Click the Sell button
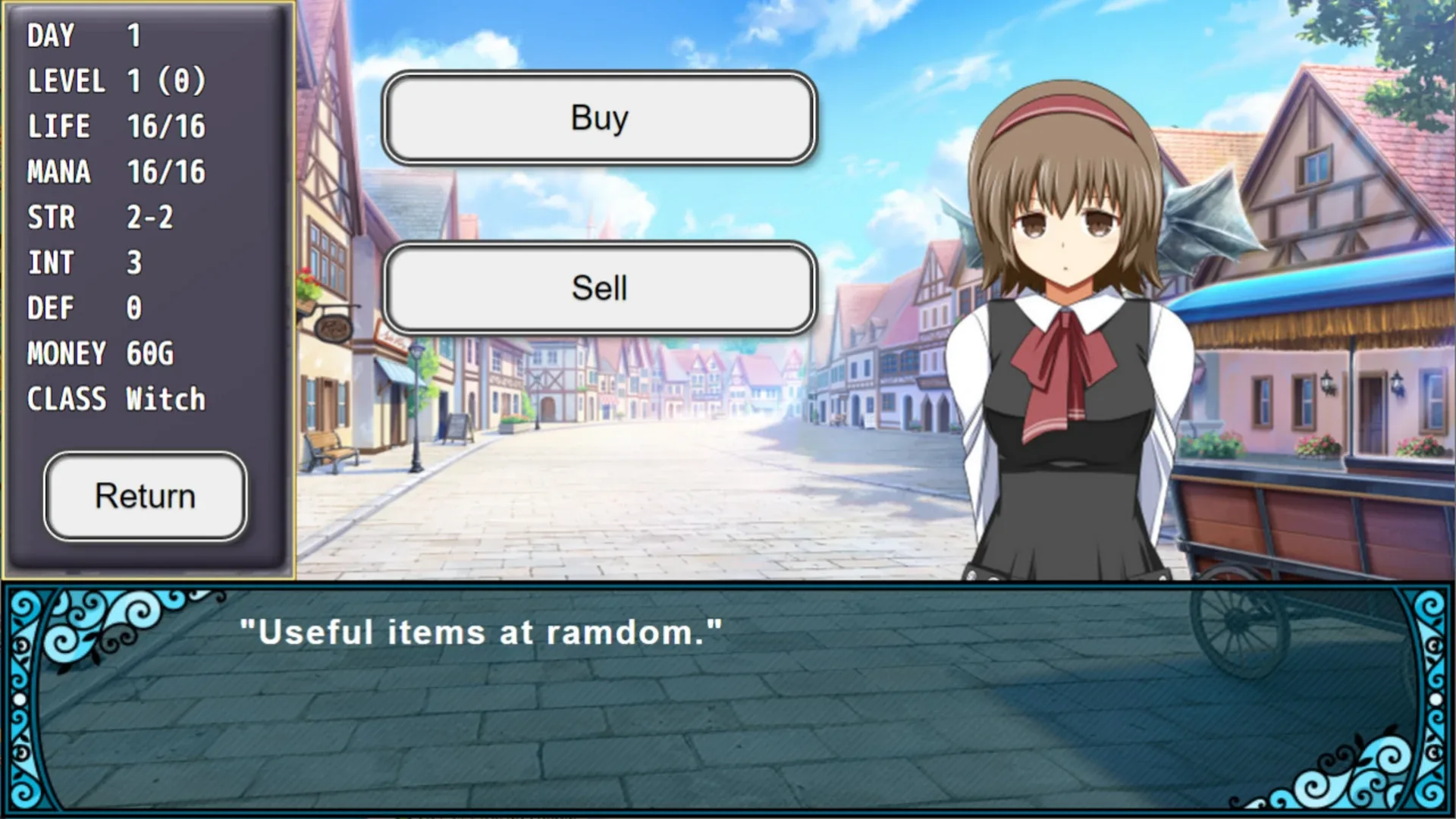 tap(601, 288)
